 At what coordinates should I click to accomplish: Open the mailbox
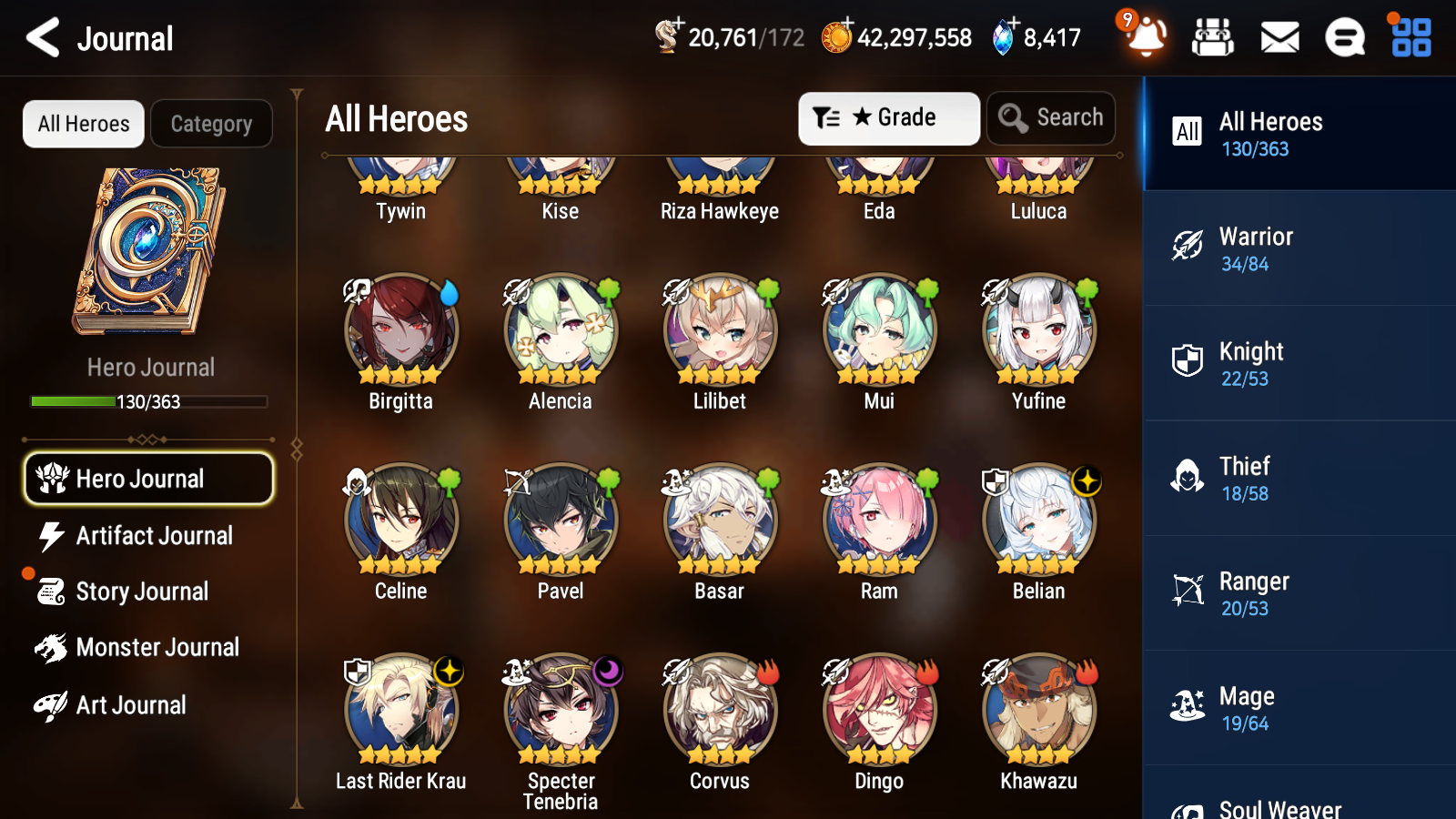(1279, 37)
